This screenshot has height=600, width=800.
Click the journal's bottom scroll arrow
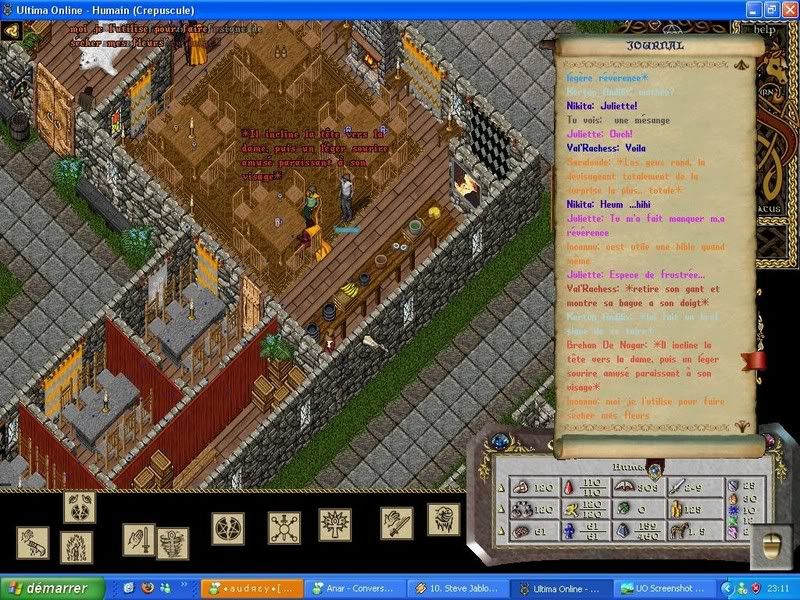point(742,424)
